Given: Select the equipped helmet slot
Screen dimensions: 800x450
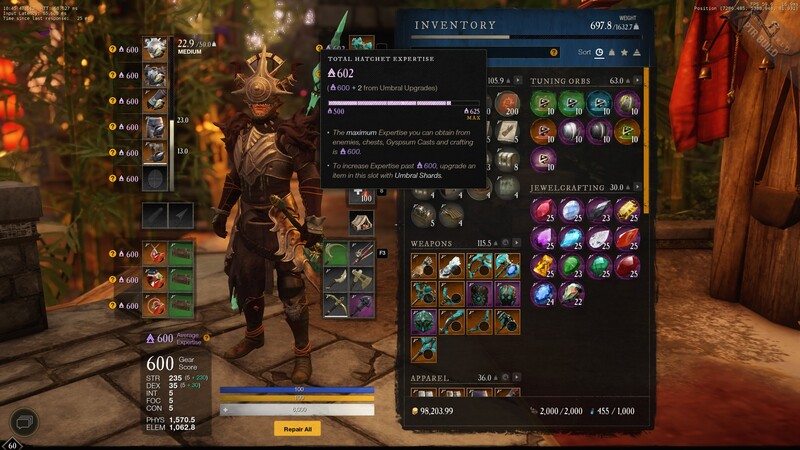Looking at the screenshot, I should [x=154, y=49].
